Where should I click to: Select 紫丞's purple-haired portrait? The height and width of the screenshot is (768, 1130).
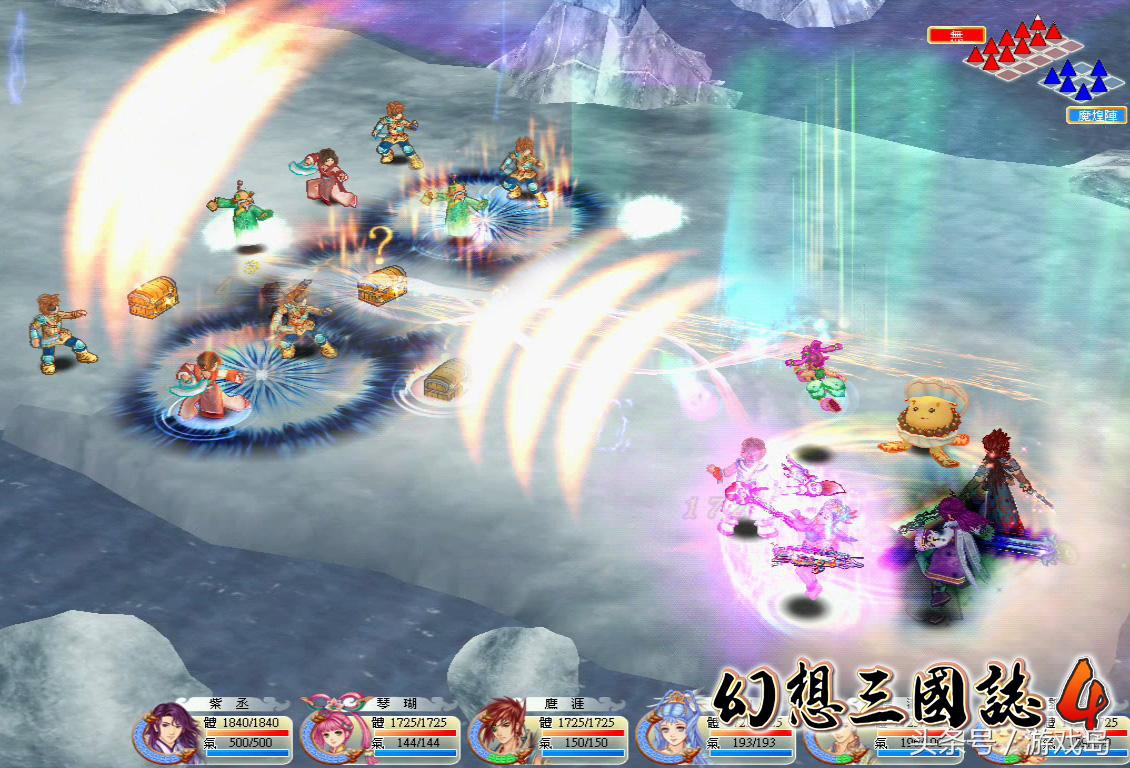163,733
